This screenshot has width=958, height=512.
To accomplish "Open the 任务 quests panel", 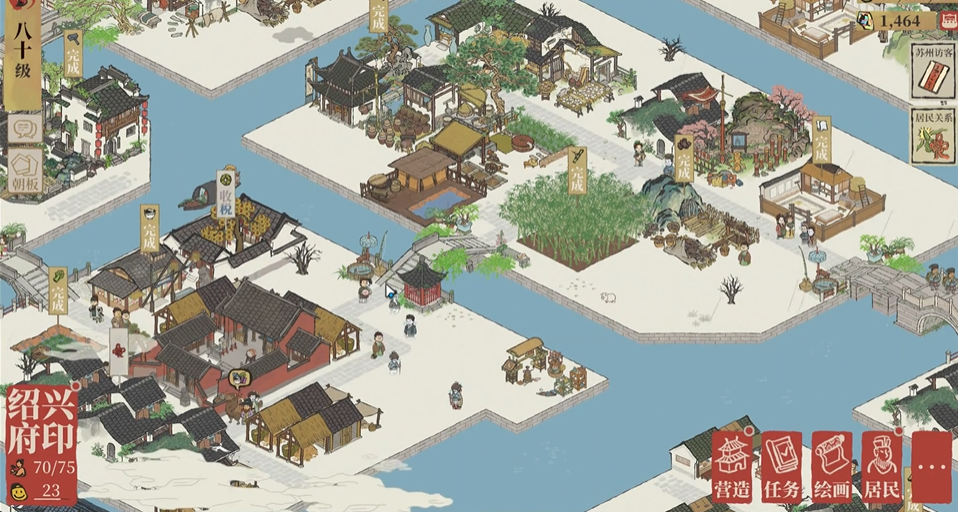I will (781, 466).
